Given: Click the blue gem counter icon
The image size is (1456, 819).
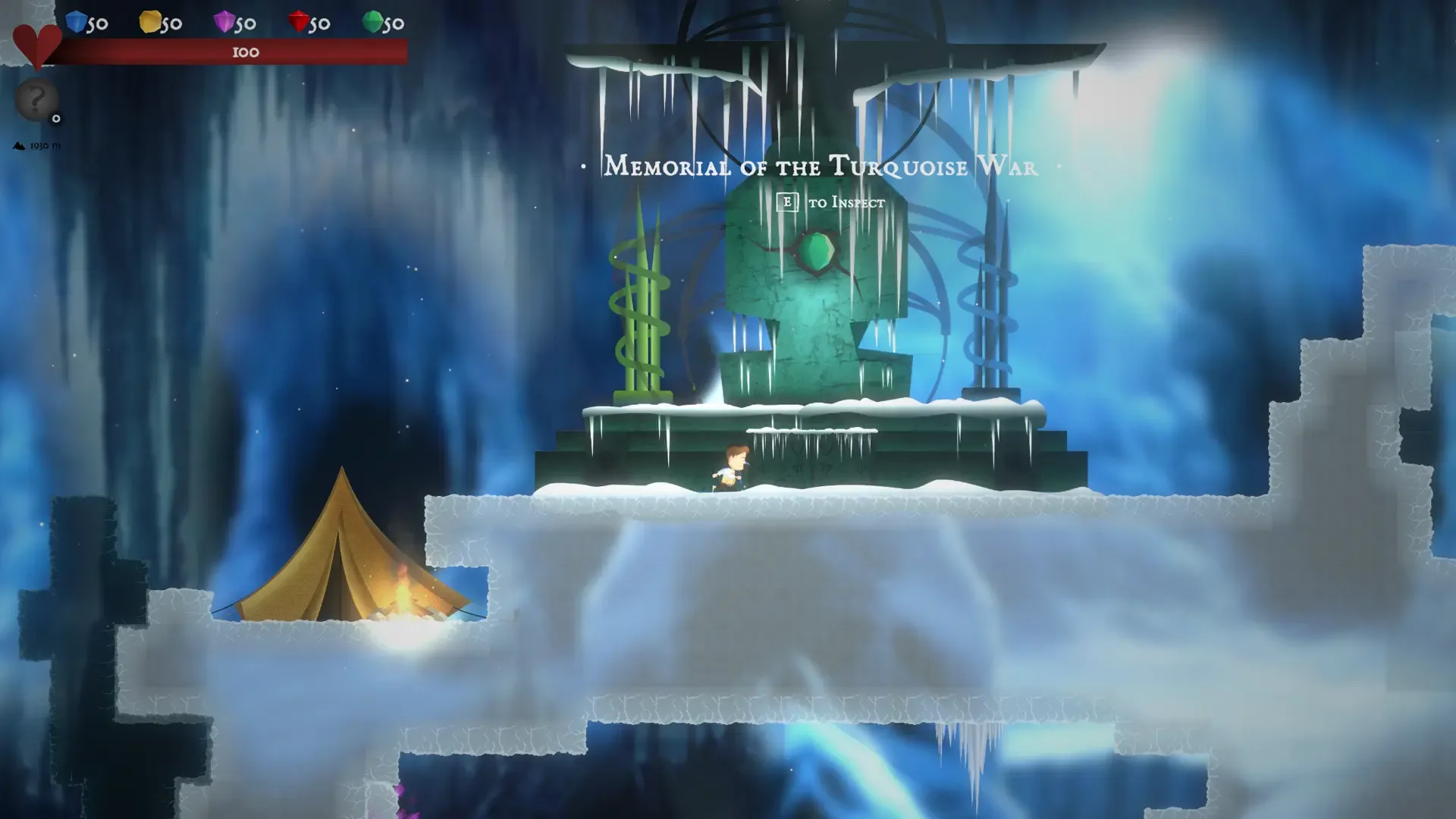Looking at the screenshot, I should [74, 22].
